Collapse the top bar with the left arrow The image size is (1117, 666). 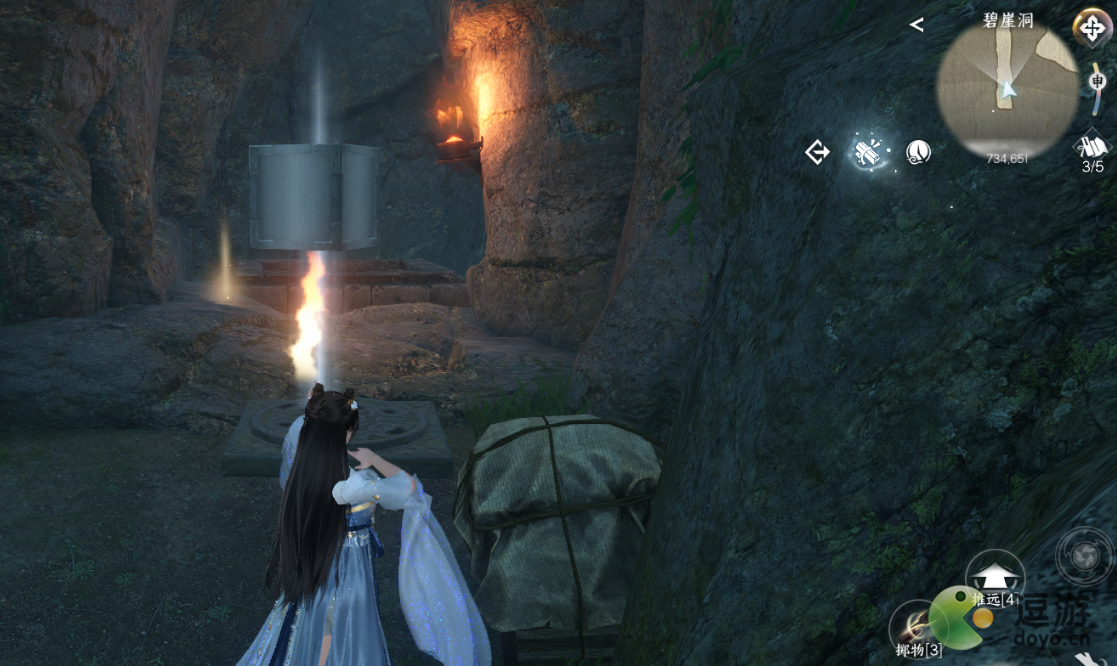(917, 25)
